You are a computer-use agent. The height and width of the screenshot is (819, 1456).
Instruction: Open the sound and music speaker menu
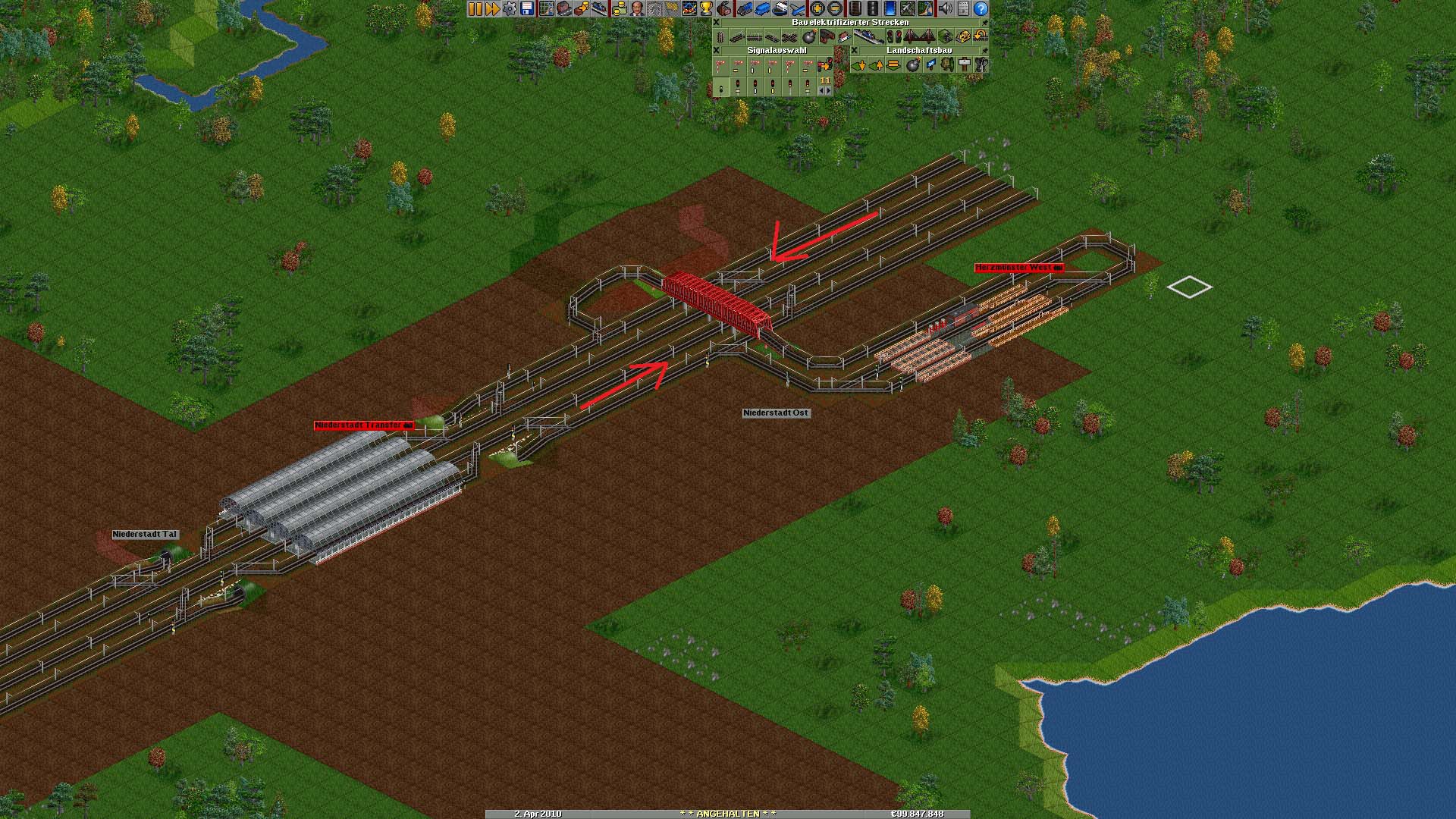tap(945, 8)
